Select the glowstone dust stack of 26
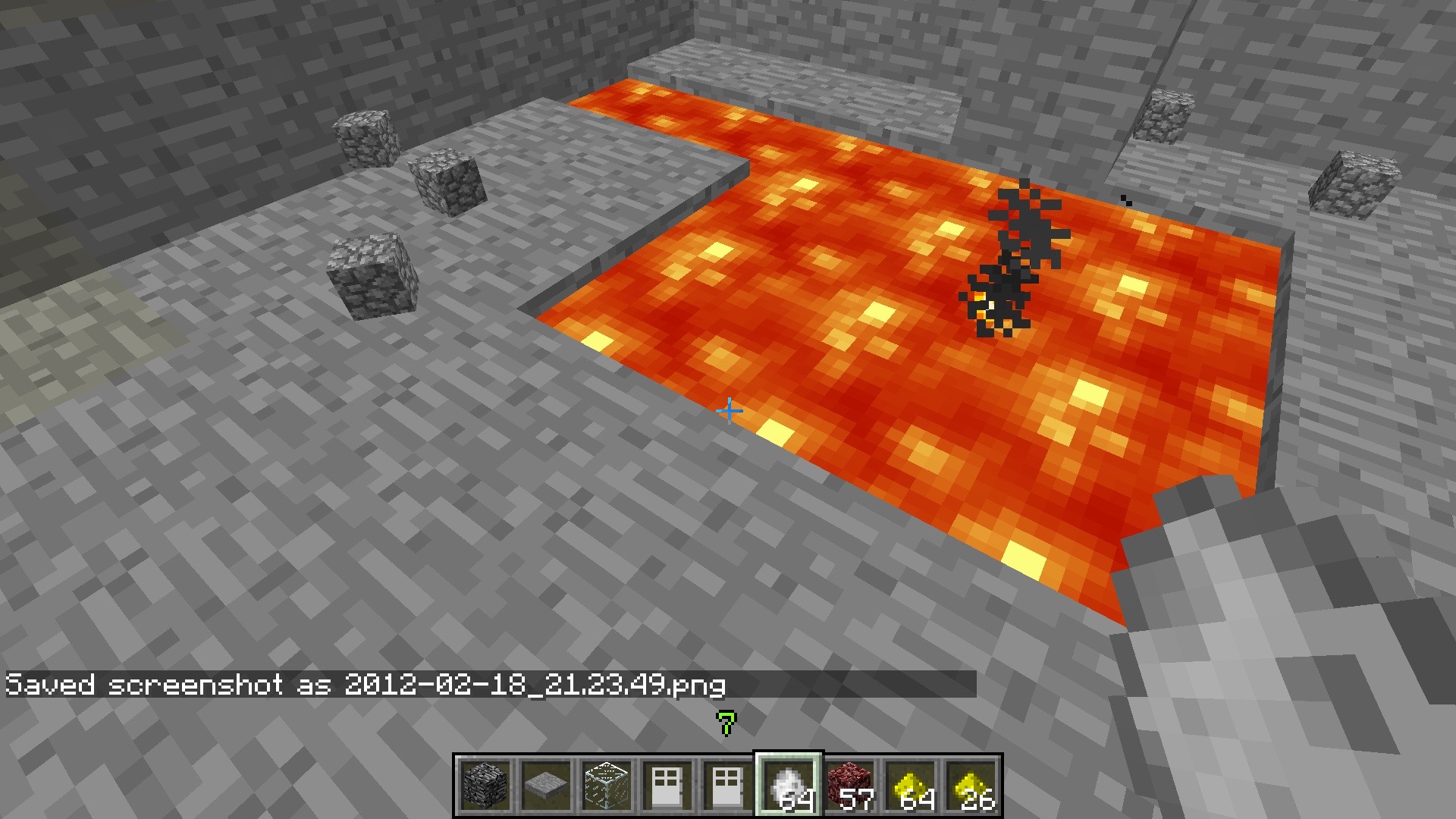The width and height of the screenshot is (1456, 819). pyautogui.click(x=971, y=786)
